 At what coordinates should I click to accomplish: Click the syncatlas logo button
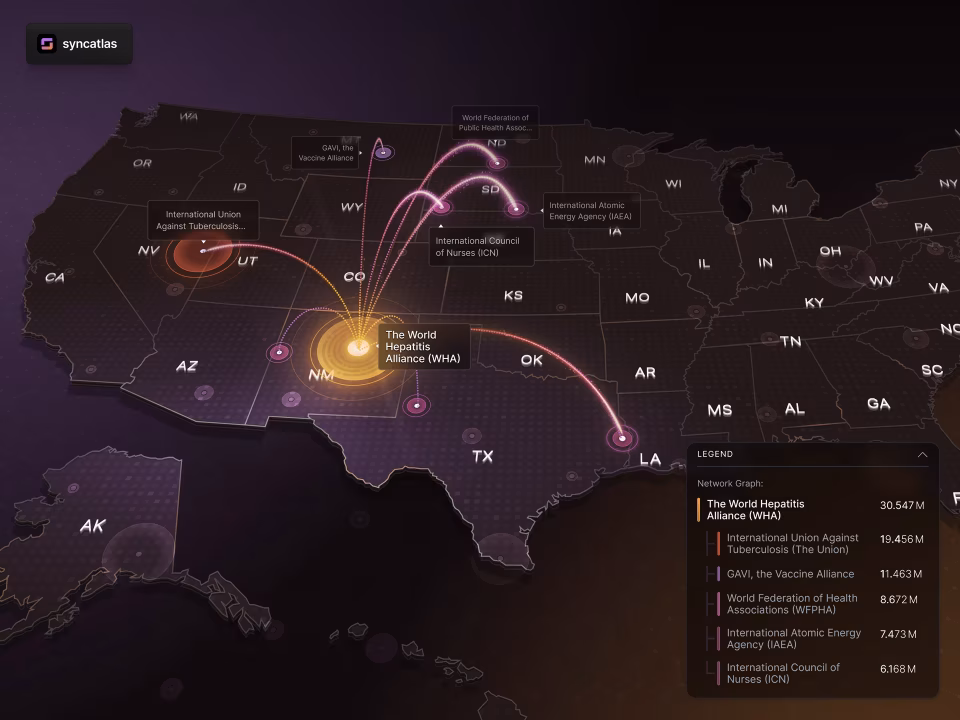(x=79, y=44)
